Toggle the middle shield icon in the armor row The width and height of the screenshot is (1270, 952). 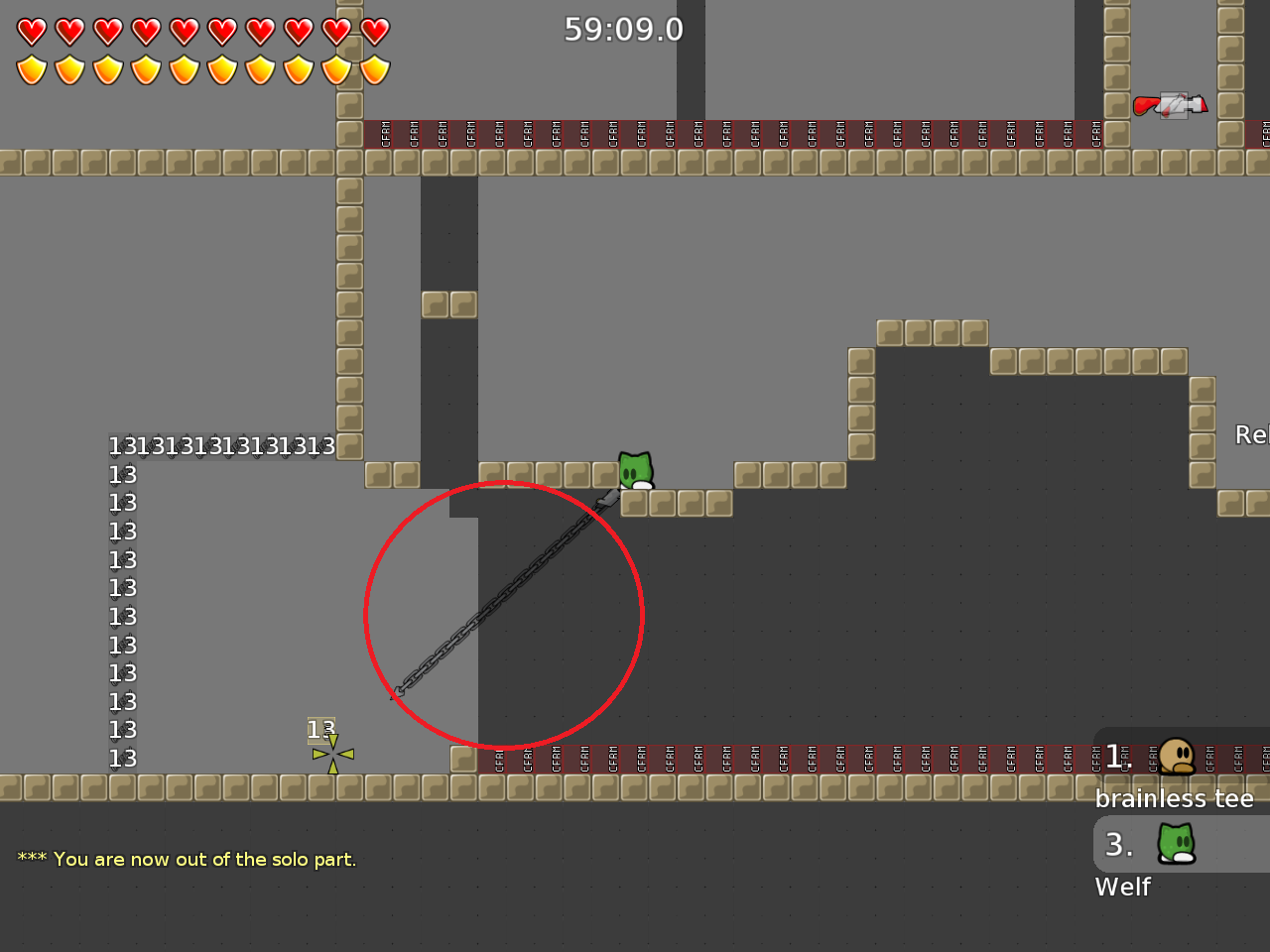pyautogui.click(x=184, y=68)
